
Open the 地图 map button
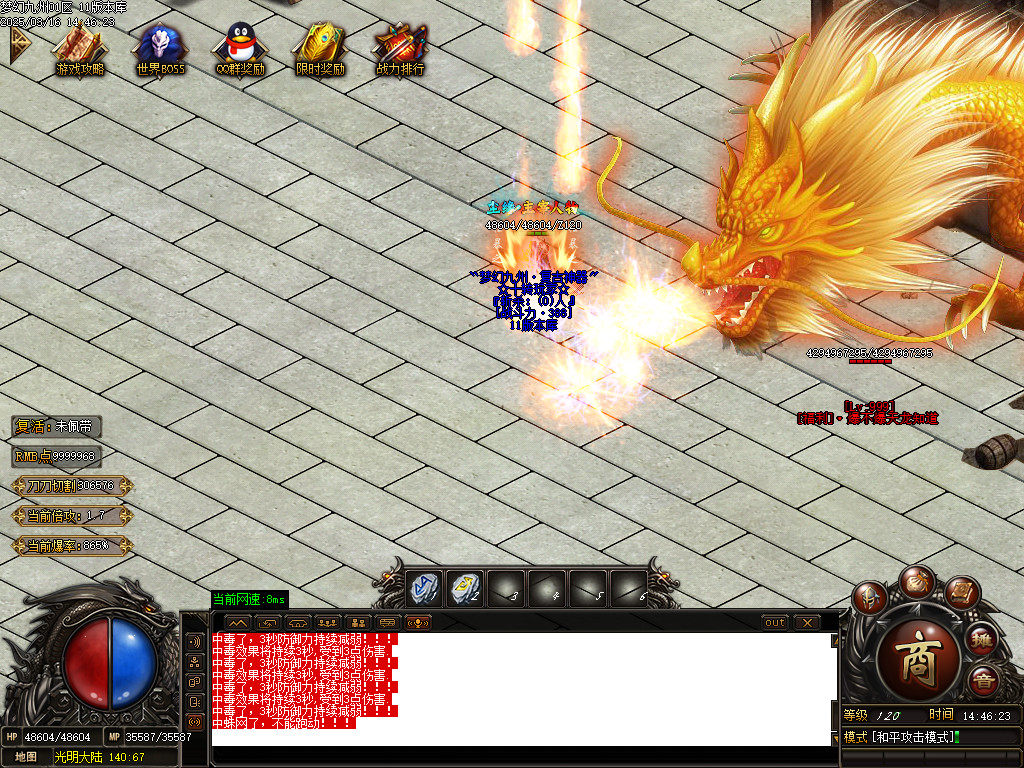(x=25, y=757)
